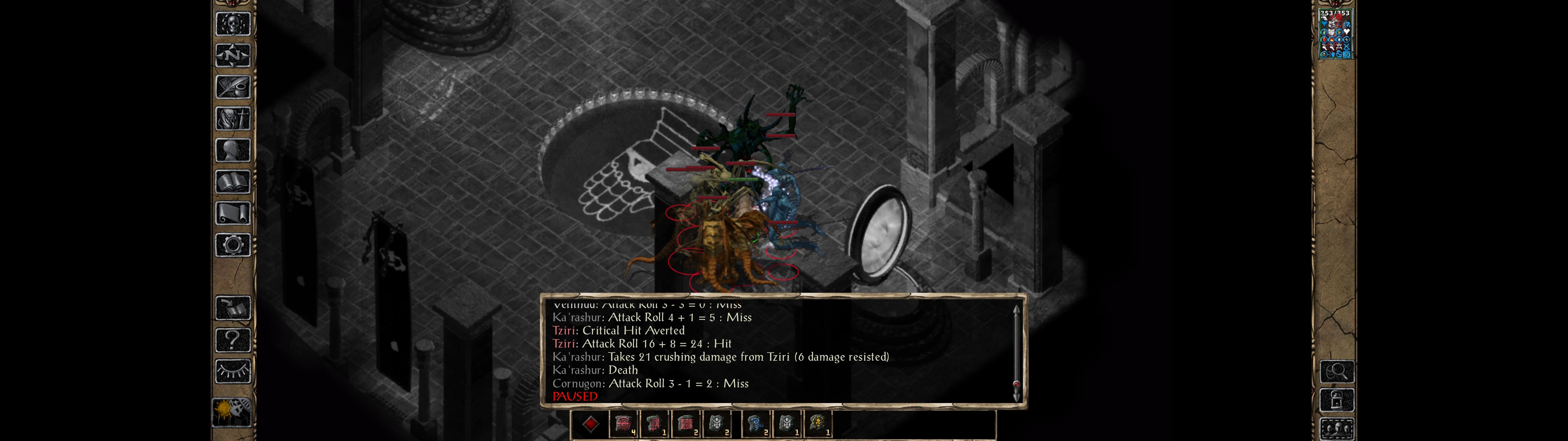
Task: Click the skull return-to-game button
Action: [x=232, y=24]
